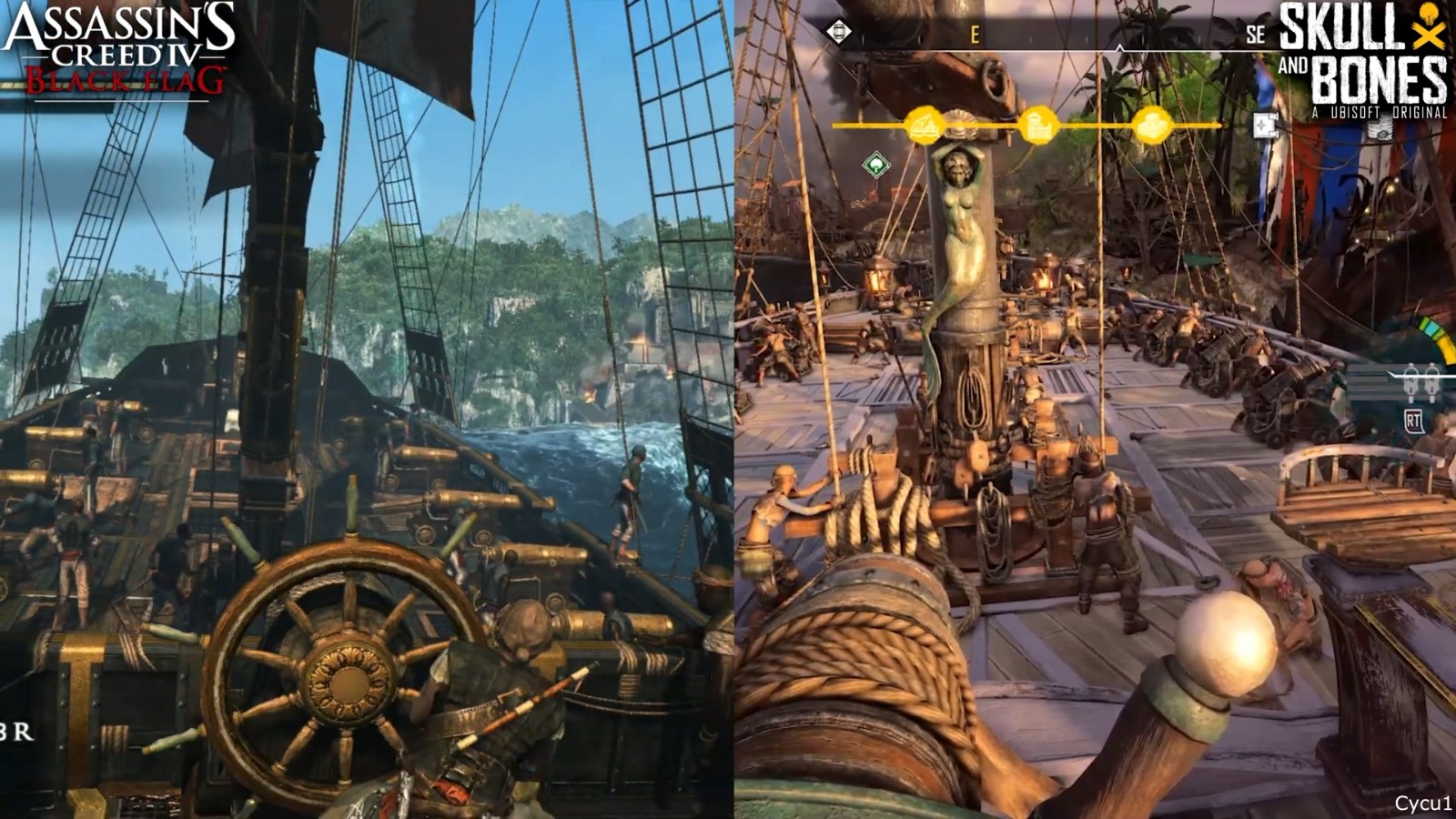Click the green tree waypoint marker

tap(875, 165)
